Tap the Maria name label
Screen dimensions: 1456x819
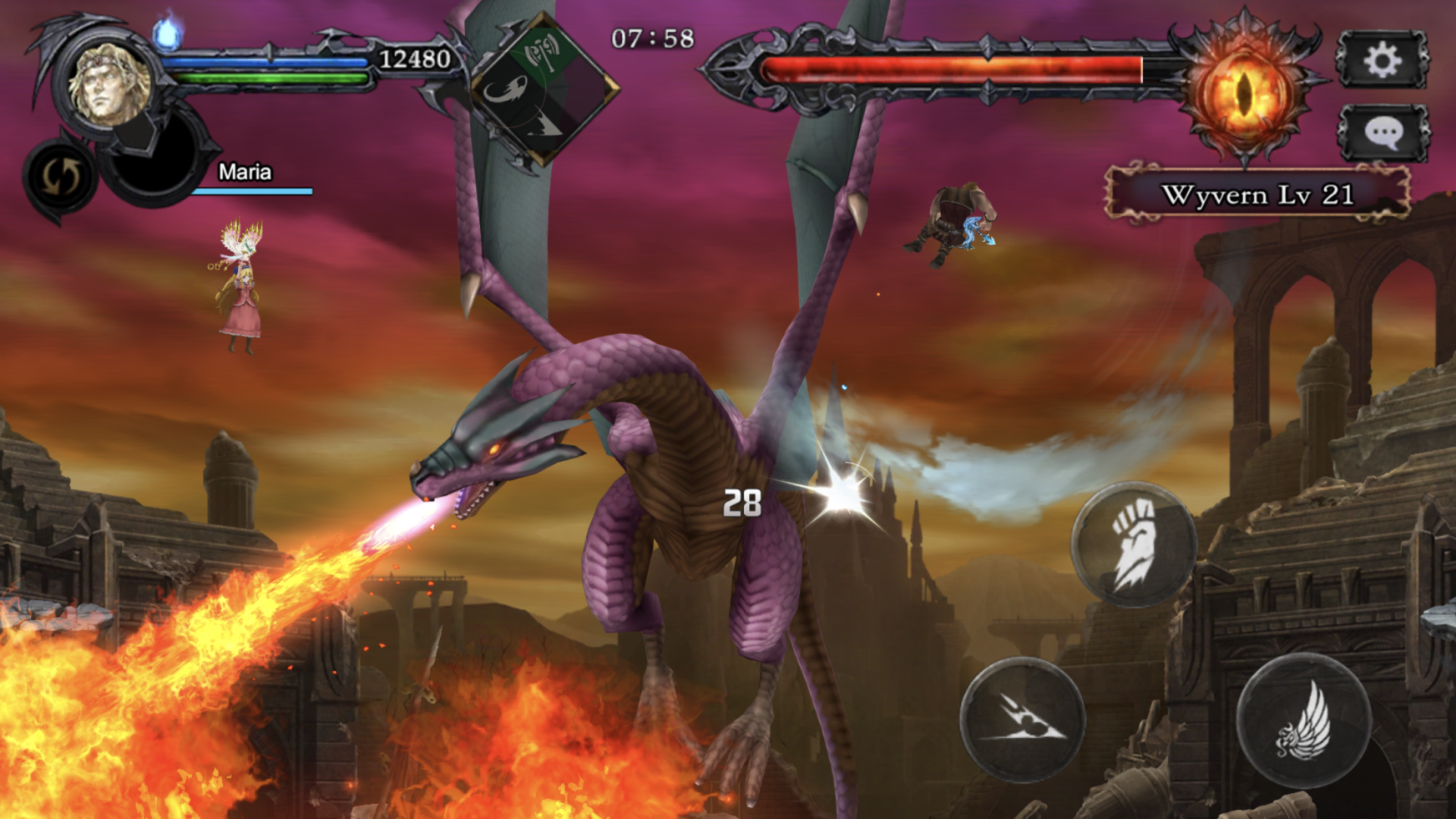tap(246, 173)
